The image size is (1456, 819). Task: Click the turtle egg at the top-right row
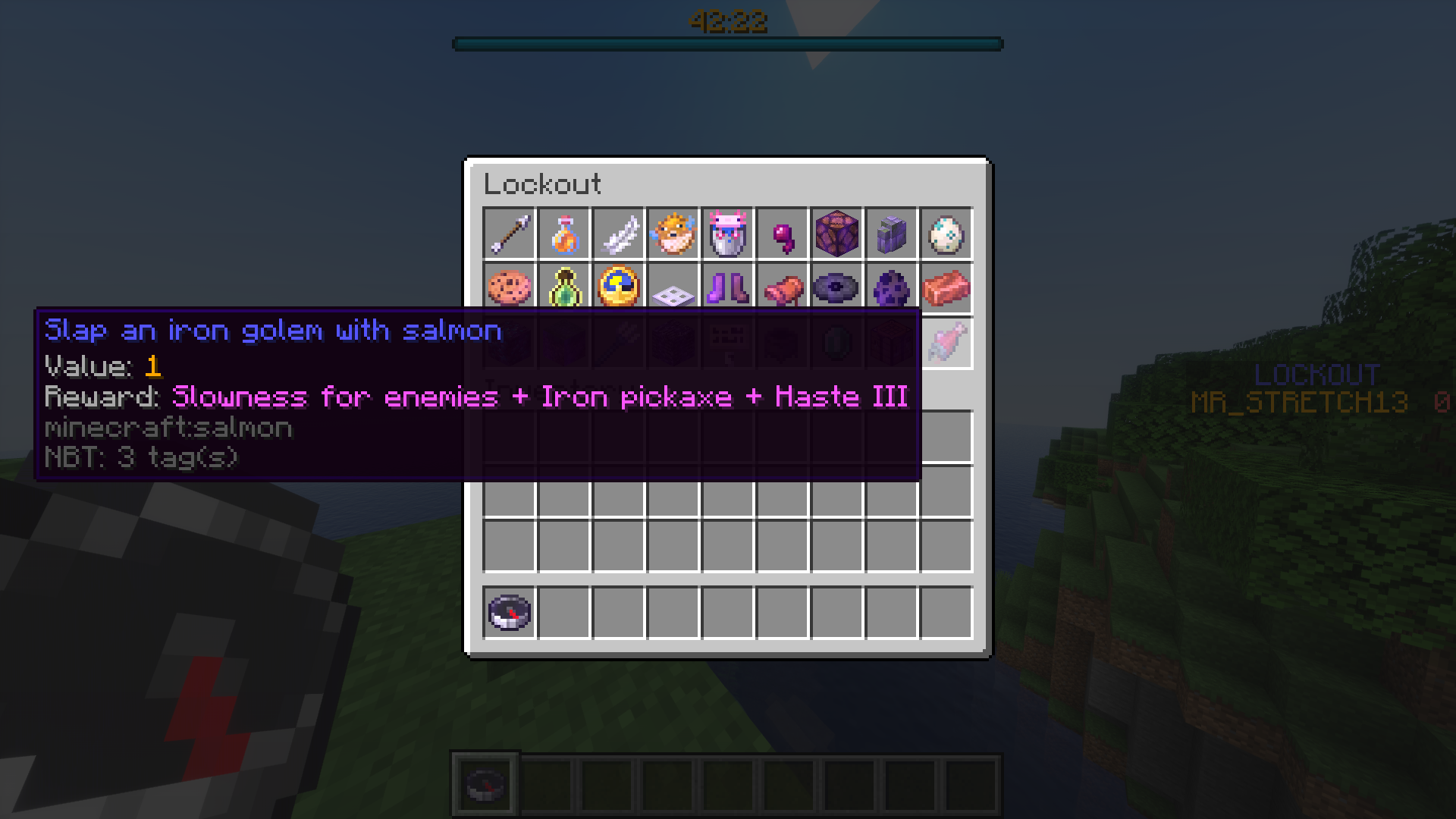(946, 235)
